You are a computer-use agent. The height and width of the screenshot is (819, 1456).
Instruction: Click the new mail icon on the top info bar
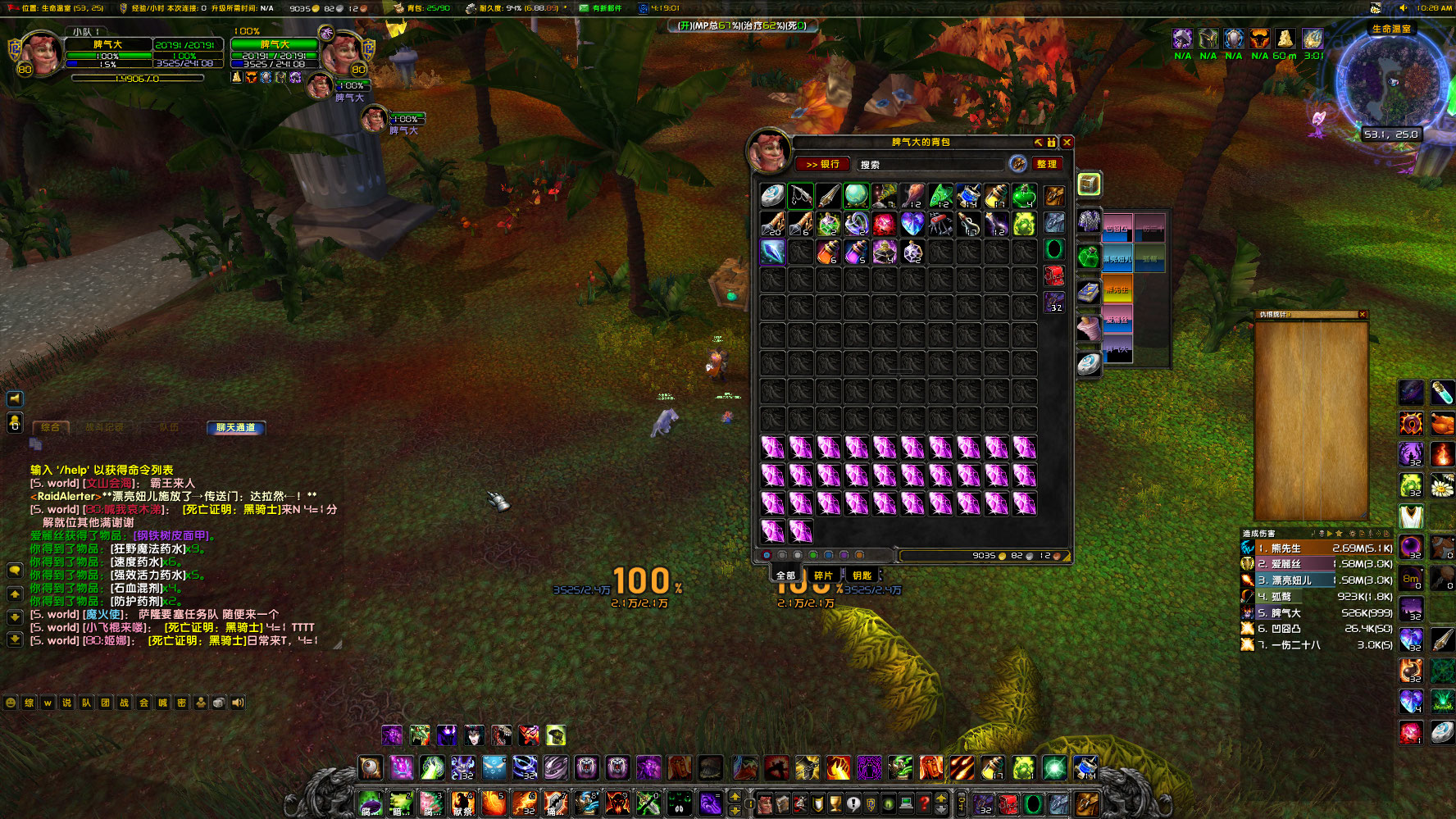click(584, 8)
